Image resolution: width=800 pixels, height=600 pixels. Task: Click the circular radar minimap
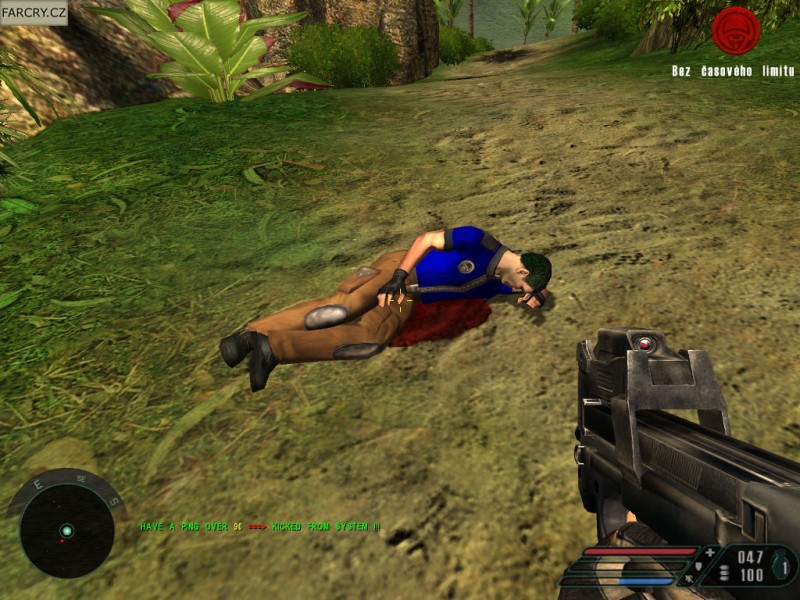(66, 529)
